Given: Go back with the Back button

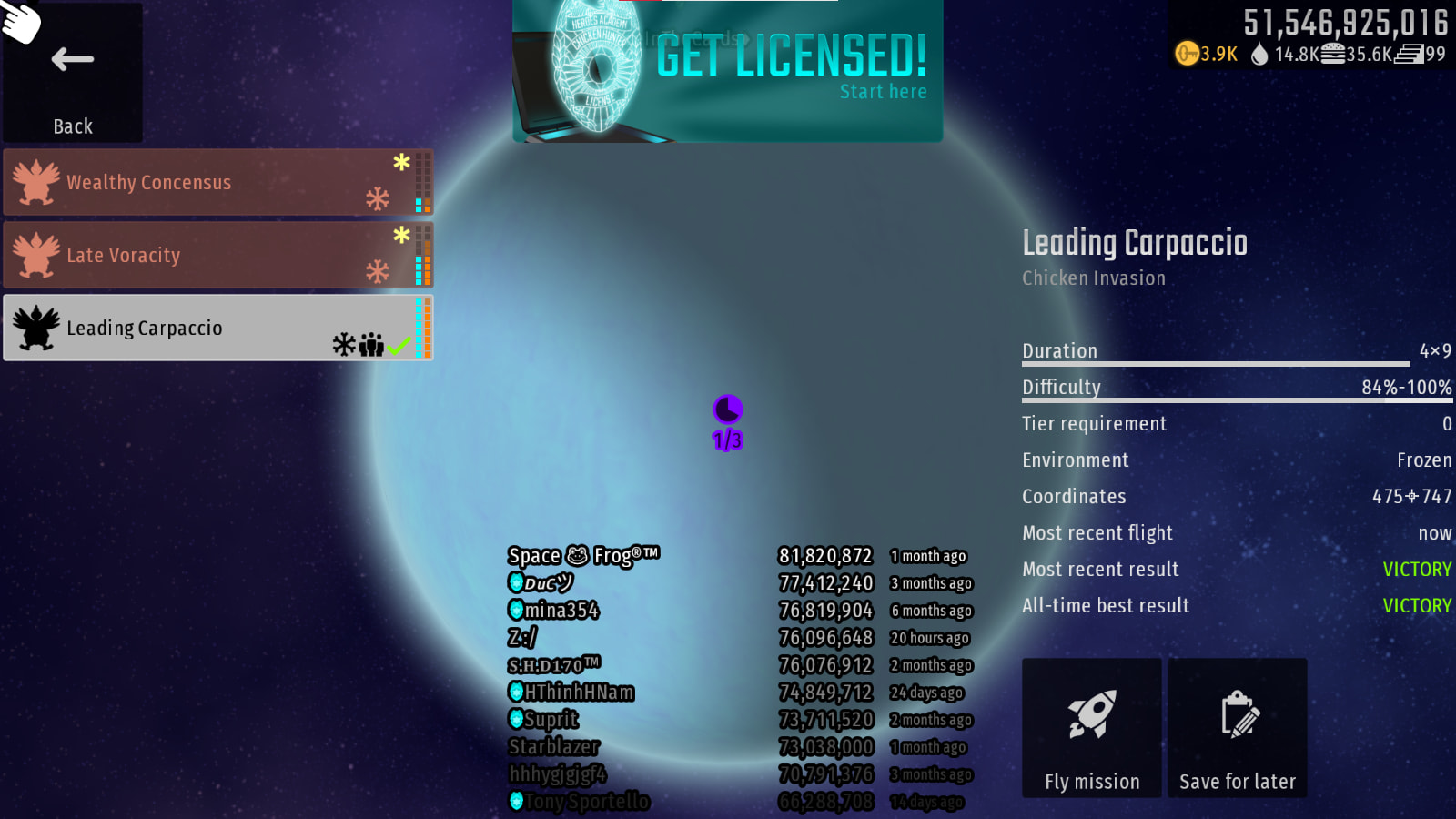Looking at the screenshot, I should tap(73, 75).
